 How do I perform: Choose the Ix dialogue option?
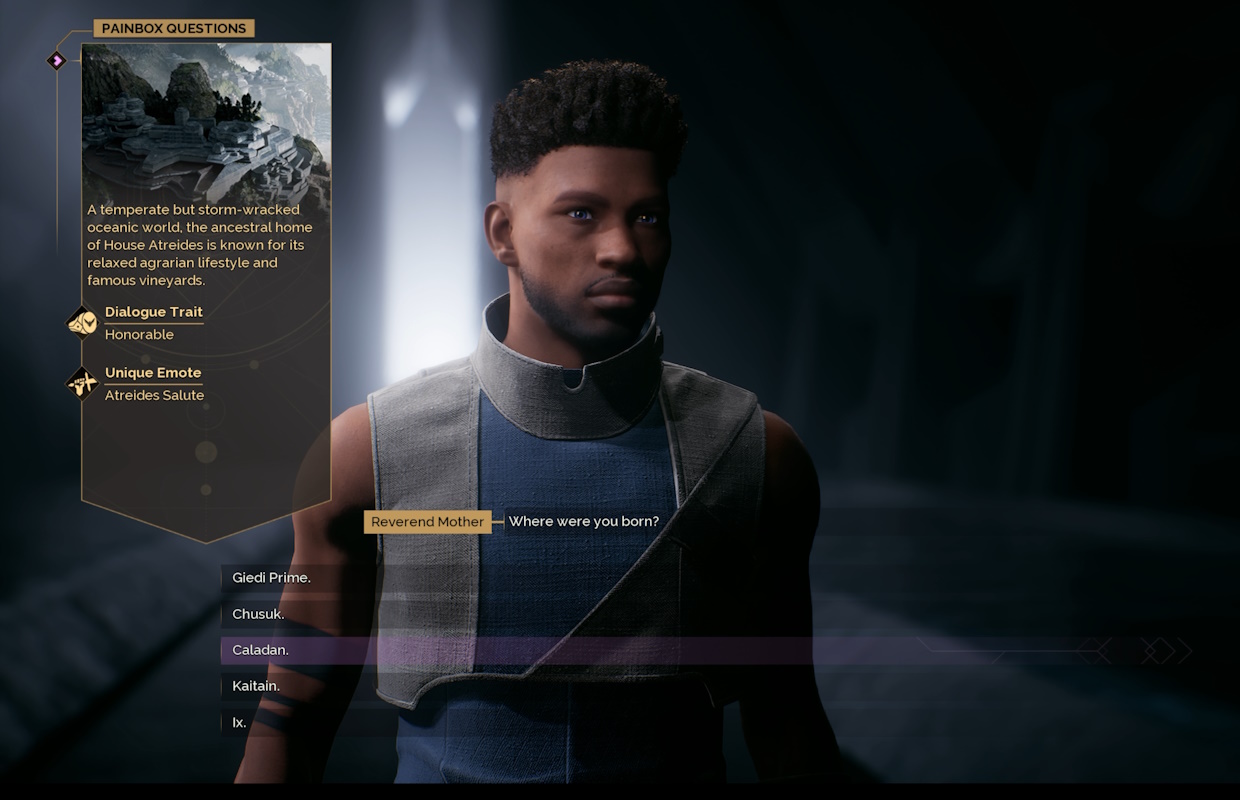[x=240, y=722]
